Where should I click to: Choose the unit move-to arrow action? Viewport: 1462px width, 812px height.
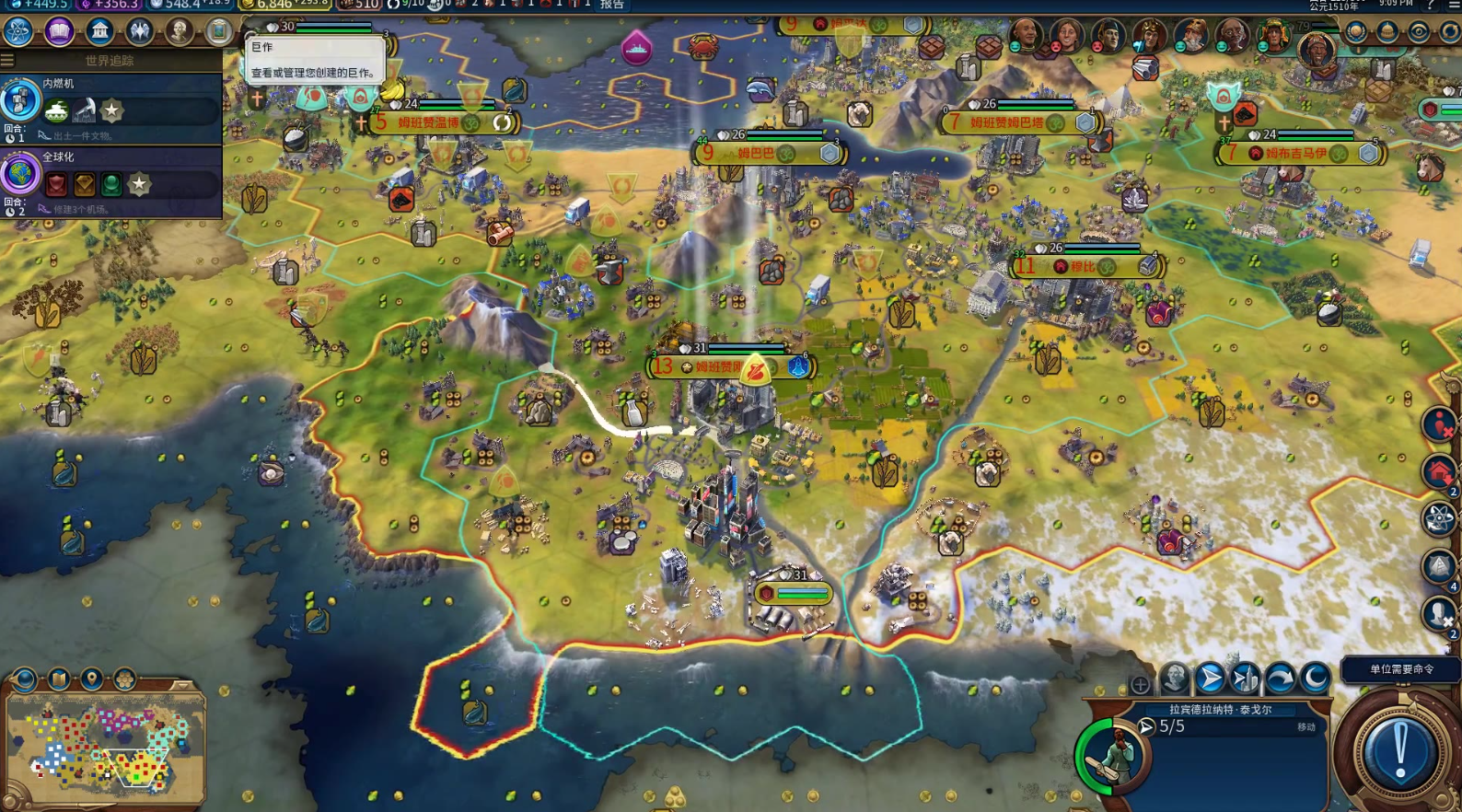coord(1210,679)
